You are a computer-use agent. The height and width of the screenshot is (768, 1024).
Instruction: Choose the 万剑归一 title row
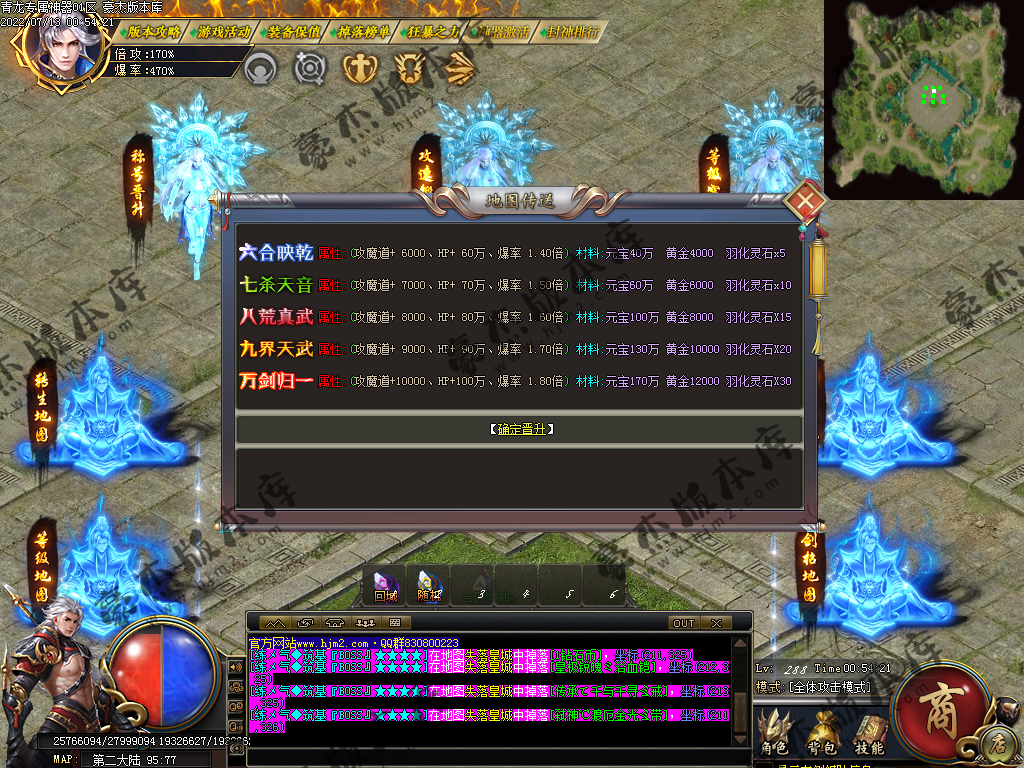(x=276, y=381)
